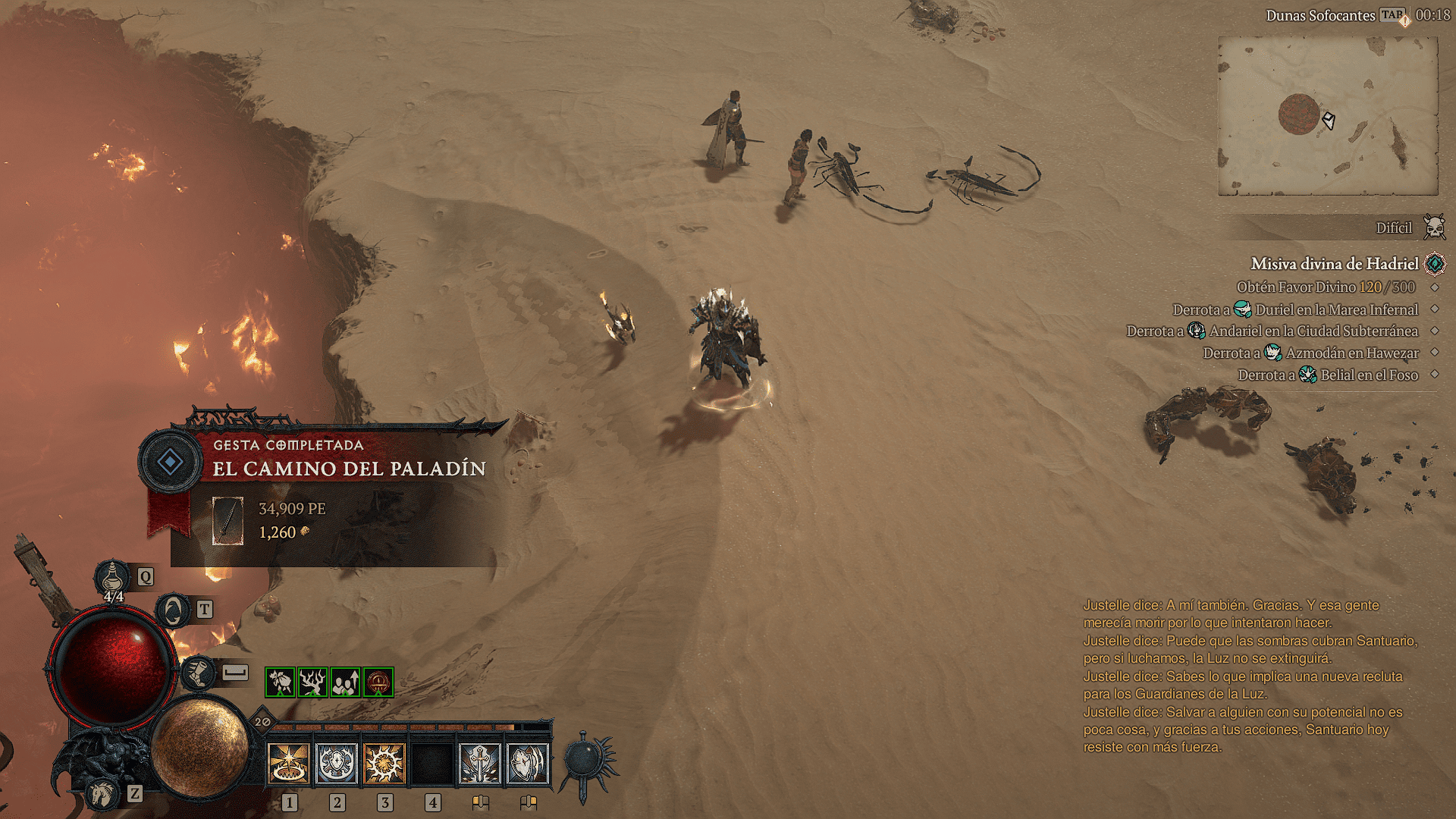Image resolution: width=1456 pixels, height=819 pixels.
Task: Activate the town portal swirl icon
Action: 174,610
